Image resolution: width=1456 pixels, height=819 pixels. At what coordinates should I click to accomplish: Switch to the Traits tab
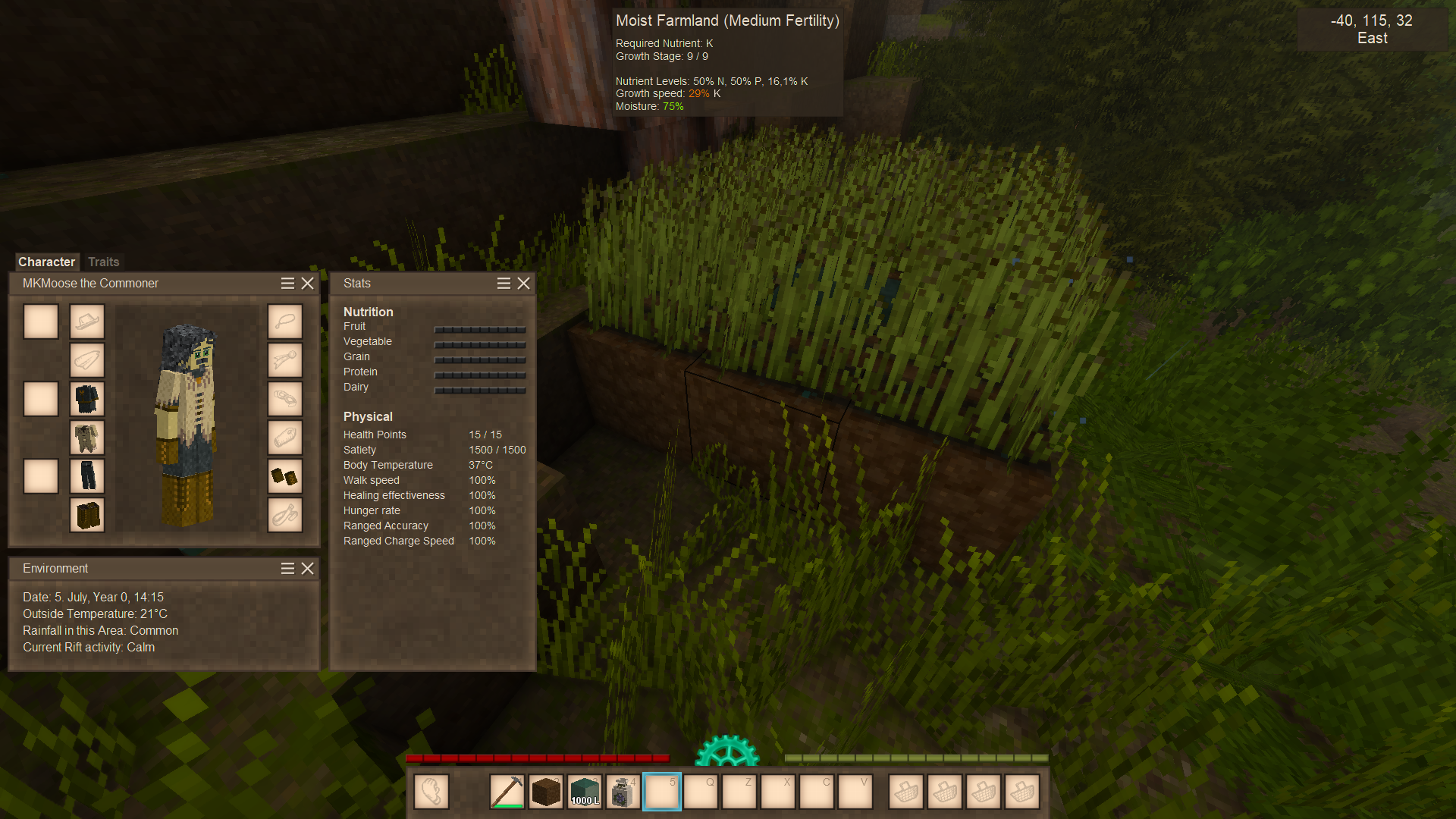point(103,262)
